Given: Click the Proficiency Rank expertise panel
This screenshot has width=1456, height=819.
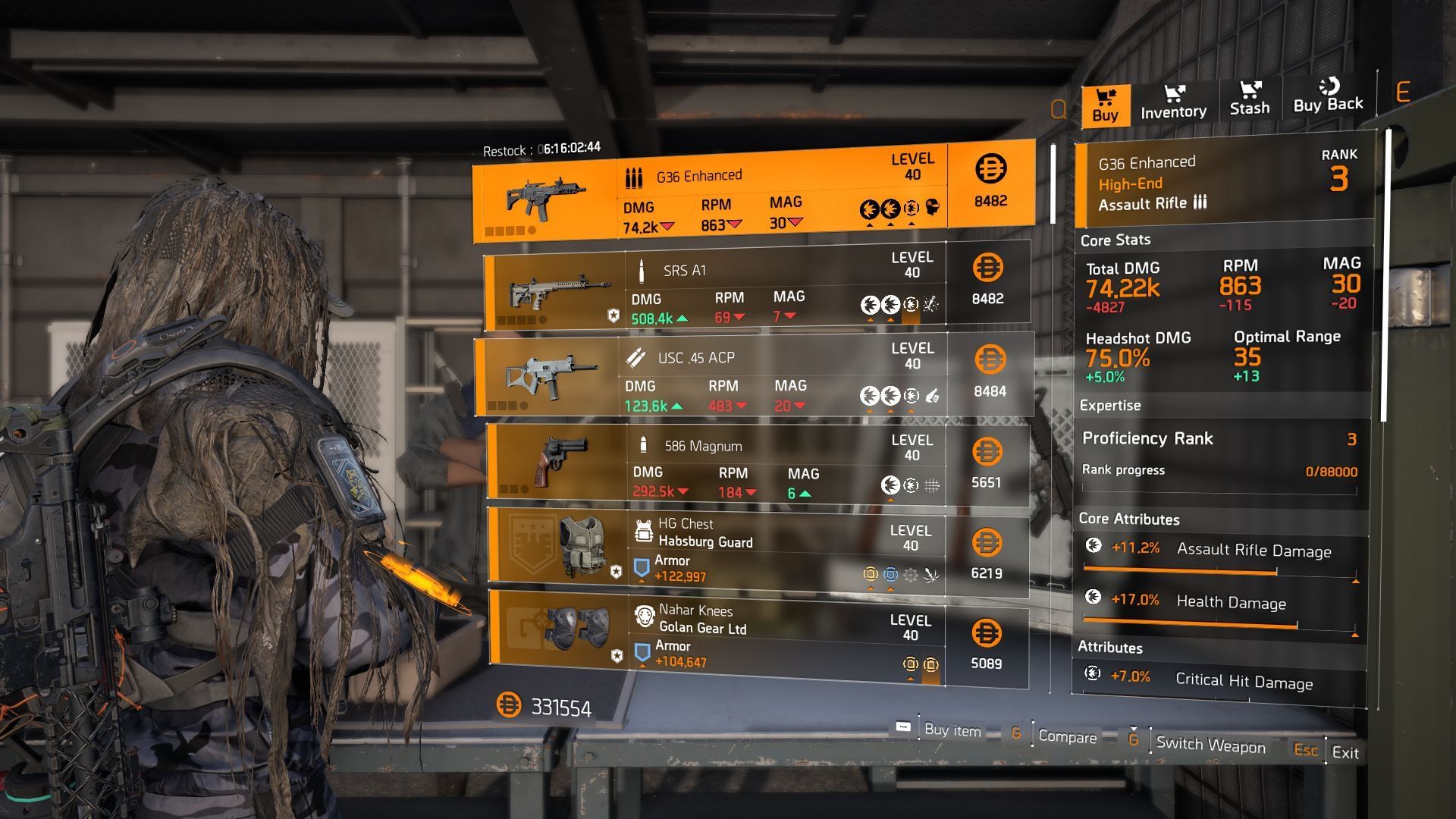Looking at the screenshot, I should 1219,454.
